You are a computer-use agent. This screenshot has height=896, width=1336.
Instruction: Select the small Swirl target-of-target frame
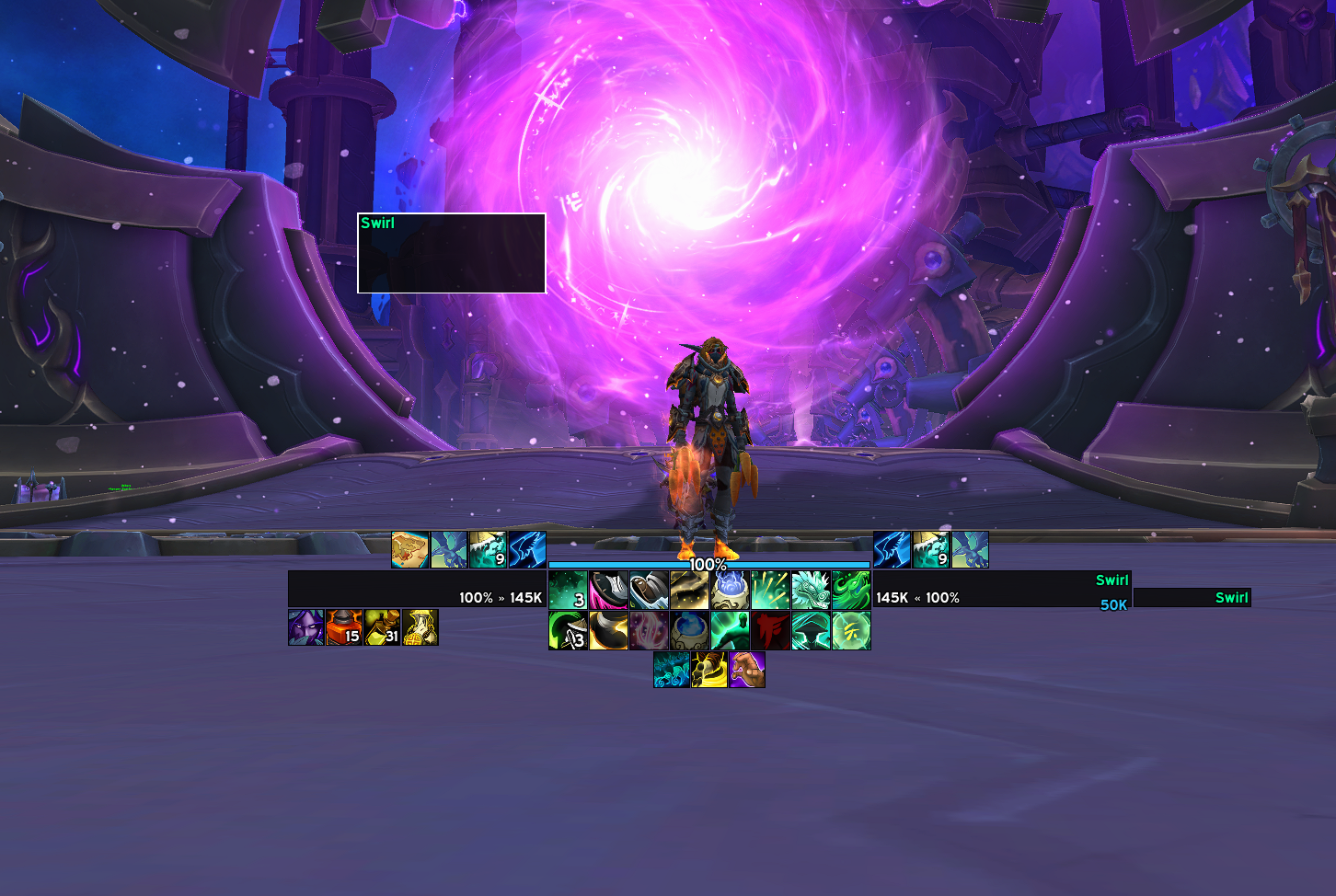(x=1192, y=598)
